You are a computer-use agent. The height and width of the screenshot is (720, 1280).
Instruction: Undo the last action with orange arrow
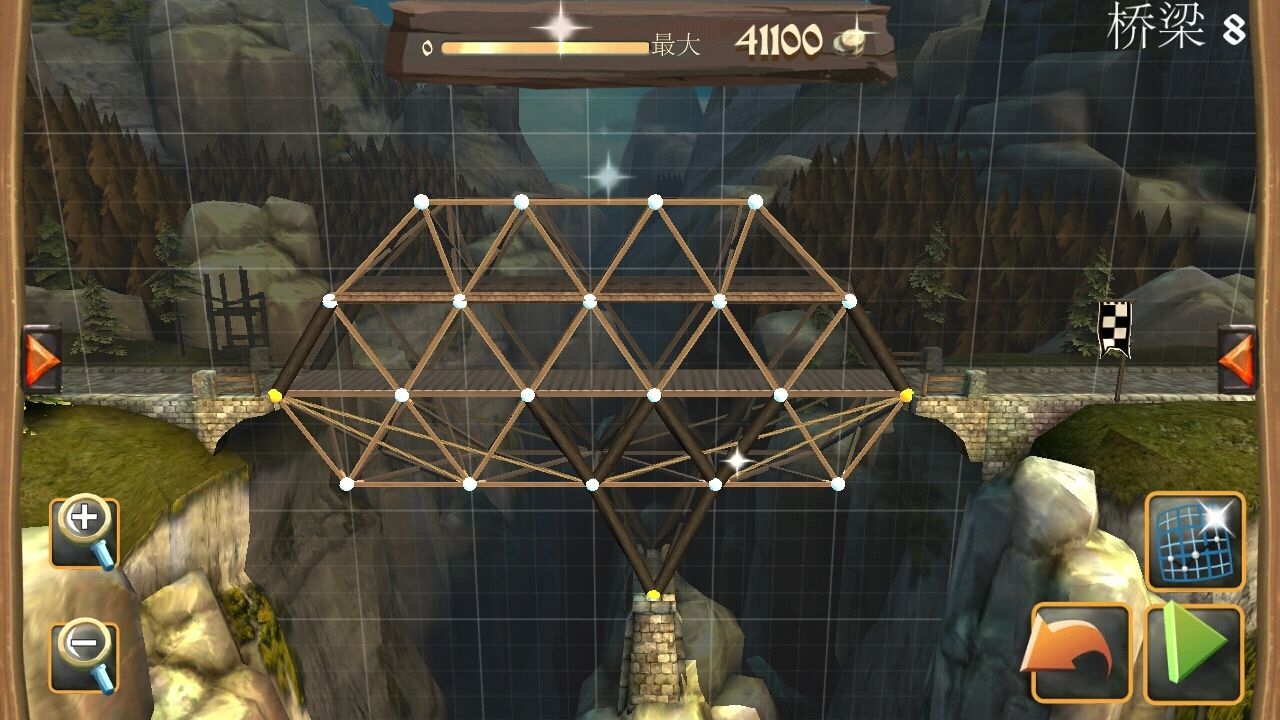pyautogui.click(x=1081, y=652)
